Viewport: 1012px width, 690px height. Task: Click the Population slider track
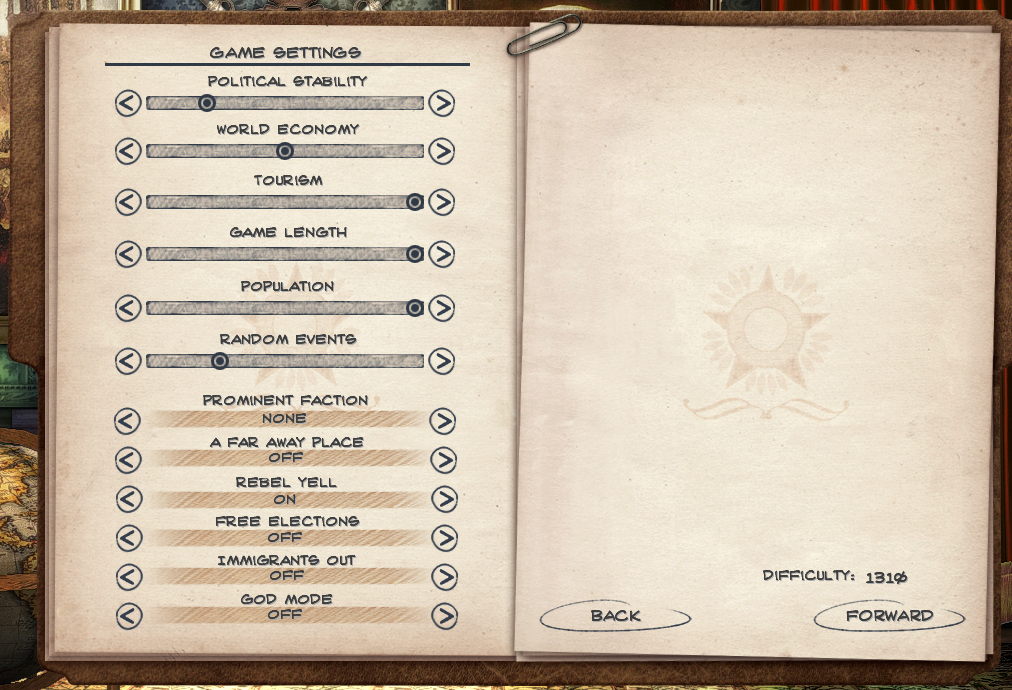pos(285,308)
